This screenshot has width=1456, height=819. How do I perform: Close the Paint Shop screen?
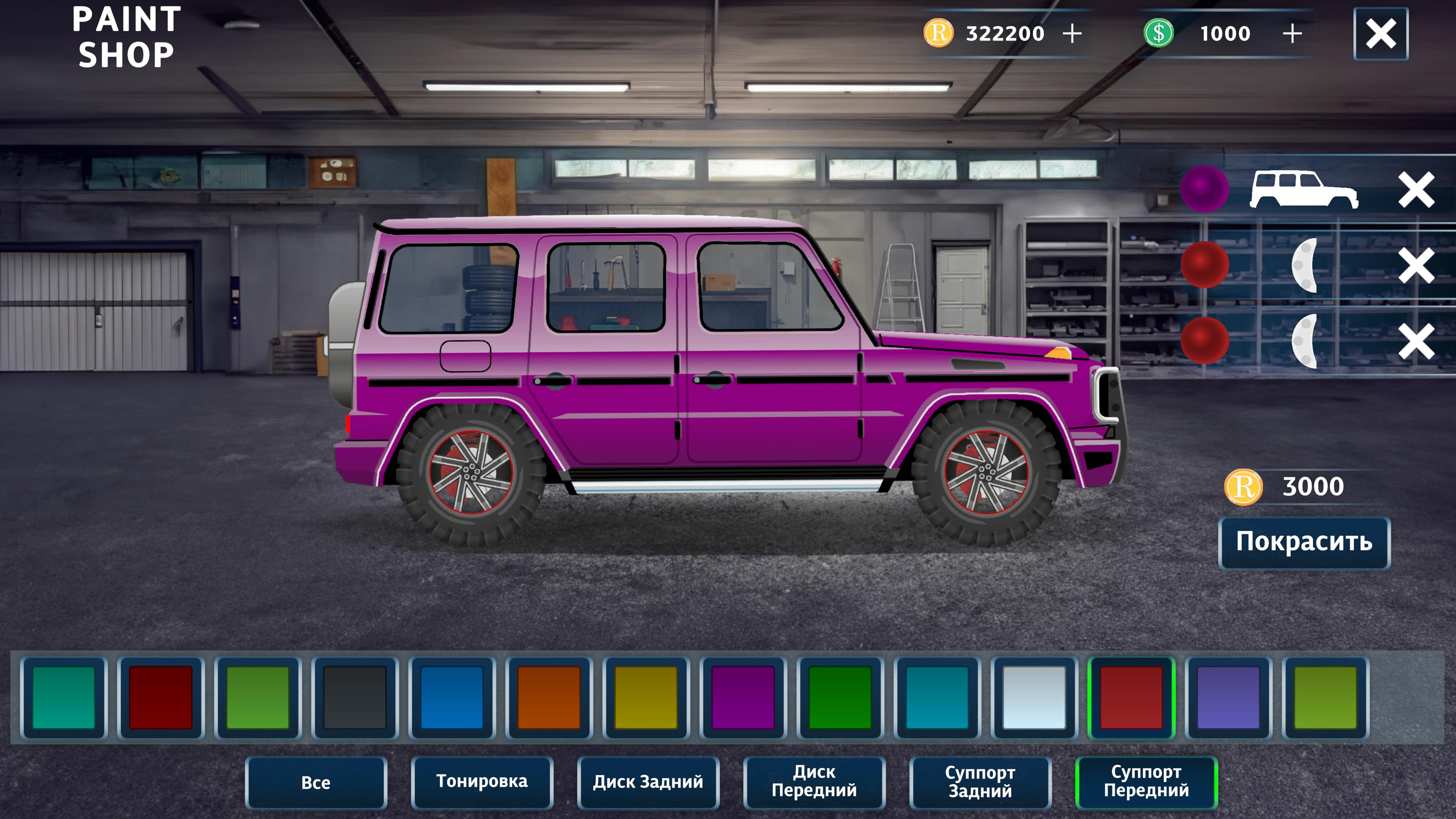(1380, 34)
